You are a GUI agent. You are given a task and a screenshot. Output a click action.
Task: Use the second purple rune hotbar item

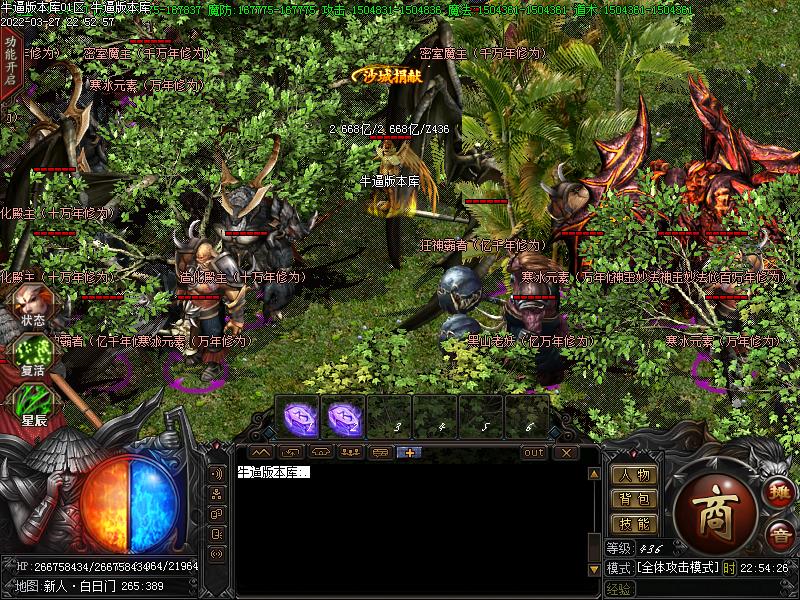tap(343, 416)
